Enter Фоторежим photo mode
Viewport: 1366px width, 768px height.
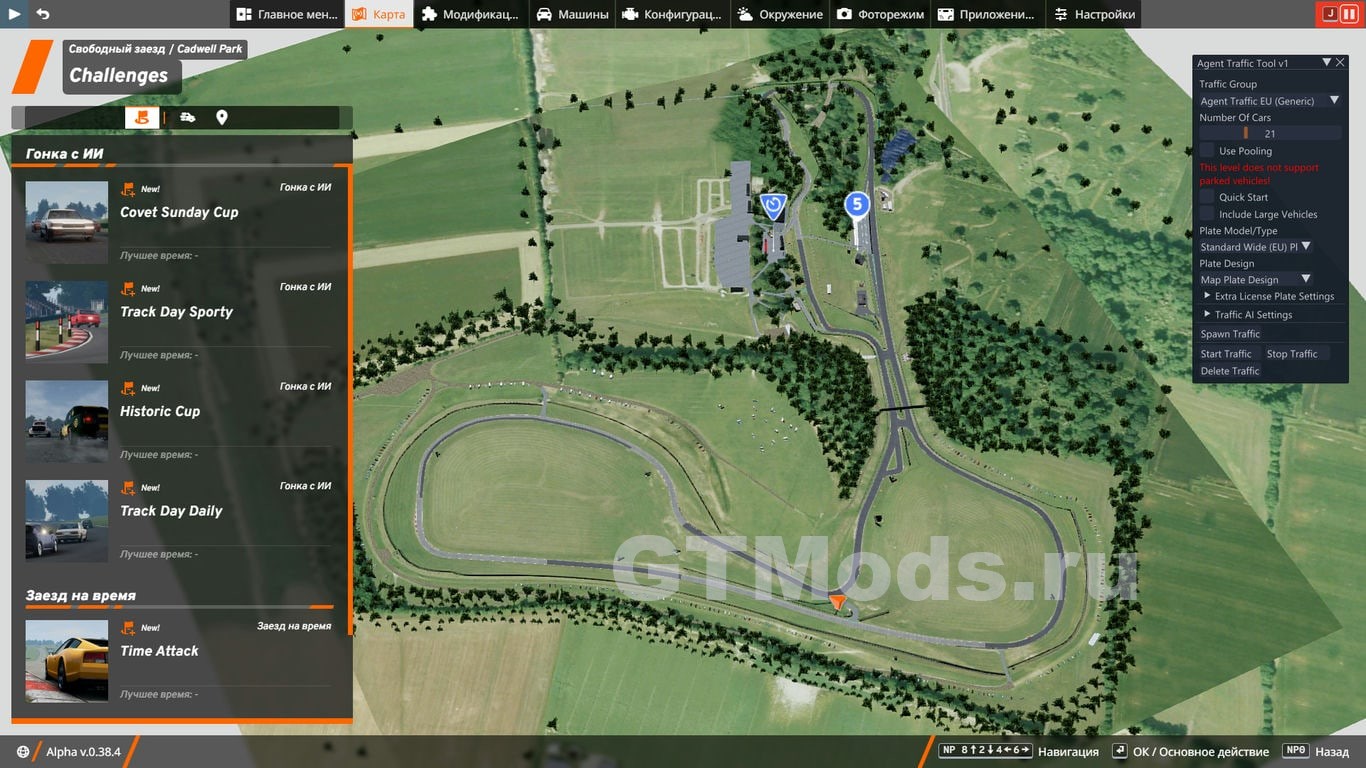(x=880, y=14)
